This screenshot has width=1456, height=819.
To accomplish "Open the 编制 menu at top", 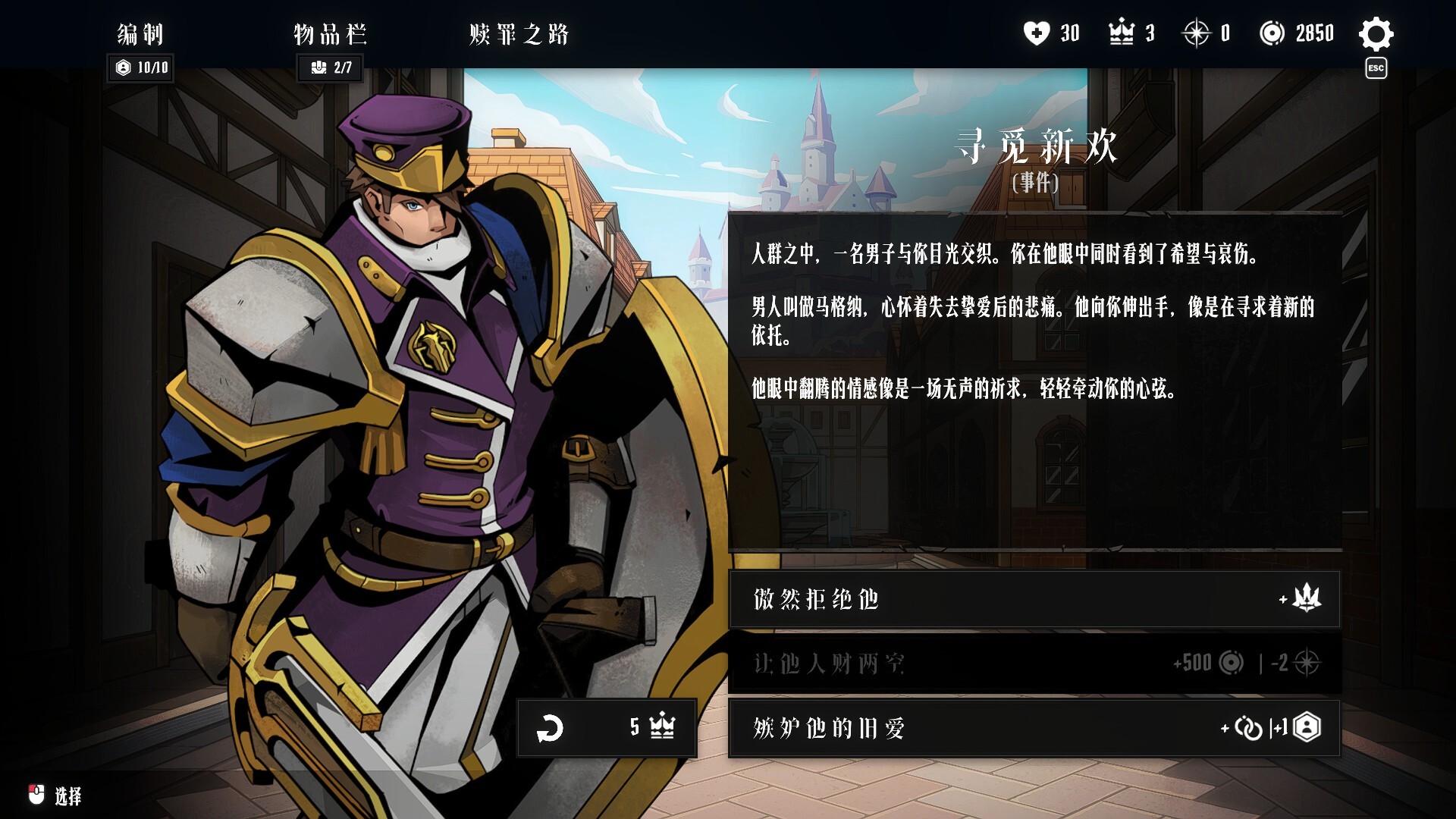I will click(x=139, y=34).
